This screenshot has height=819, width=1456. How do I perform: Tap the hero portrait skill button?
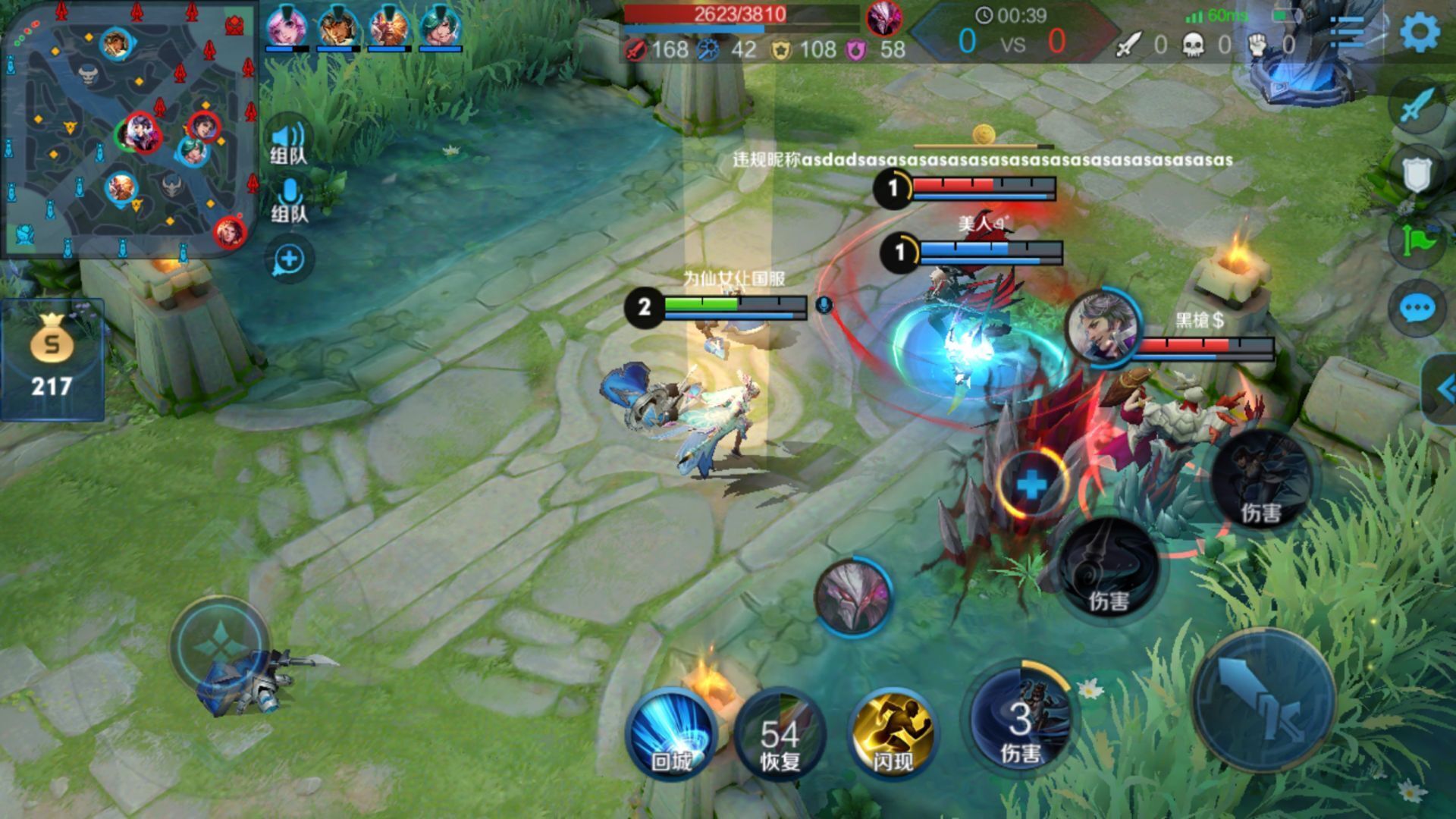[x=854, y=595]
